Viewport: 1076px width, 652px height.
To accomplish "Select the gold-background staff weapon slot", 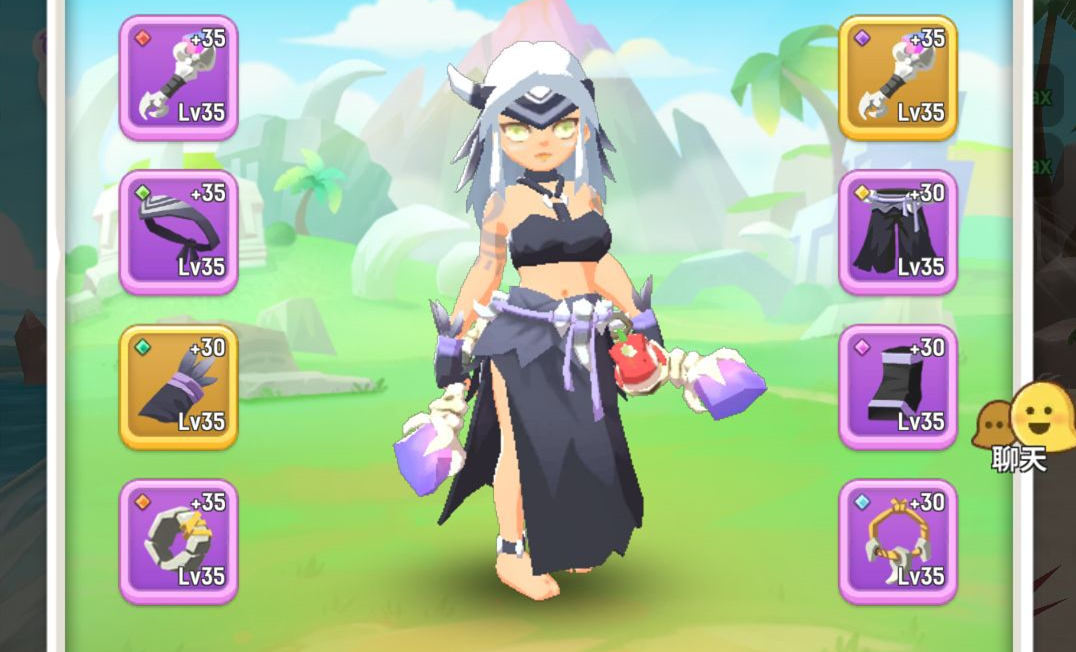I will coord(897,77).
